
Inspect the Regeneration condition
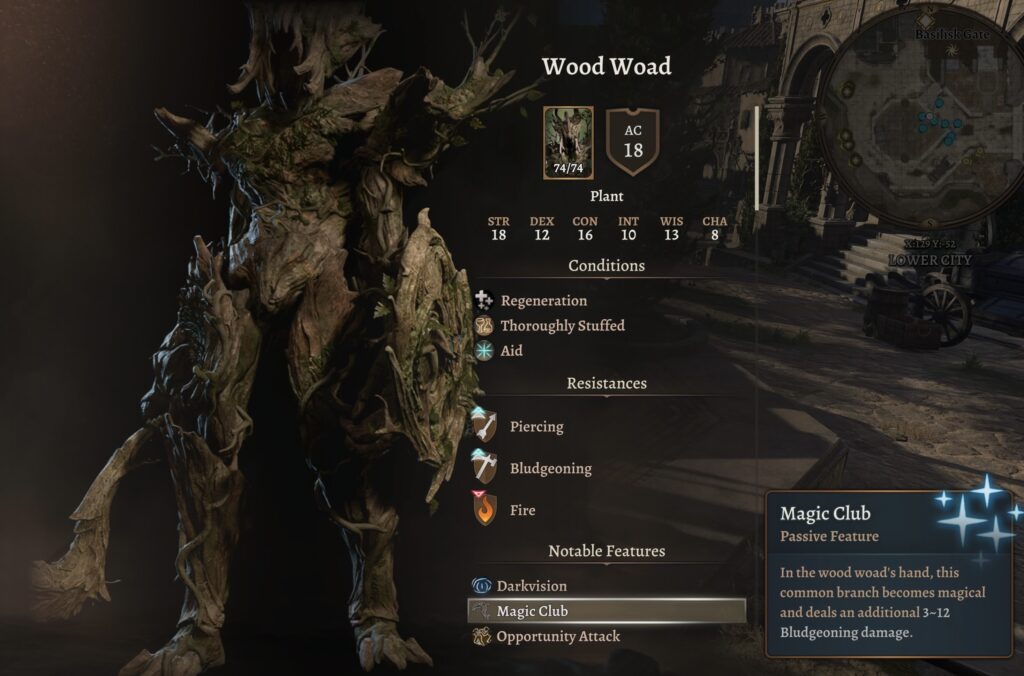click(543, 300)
